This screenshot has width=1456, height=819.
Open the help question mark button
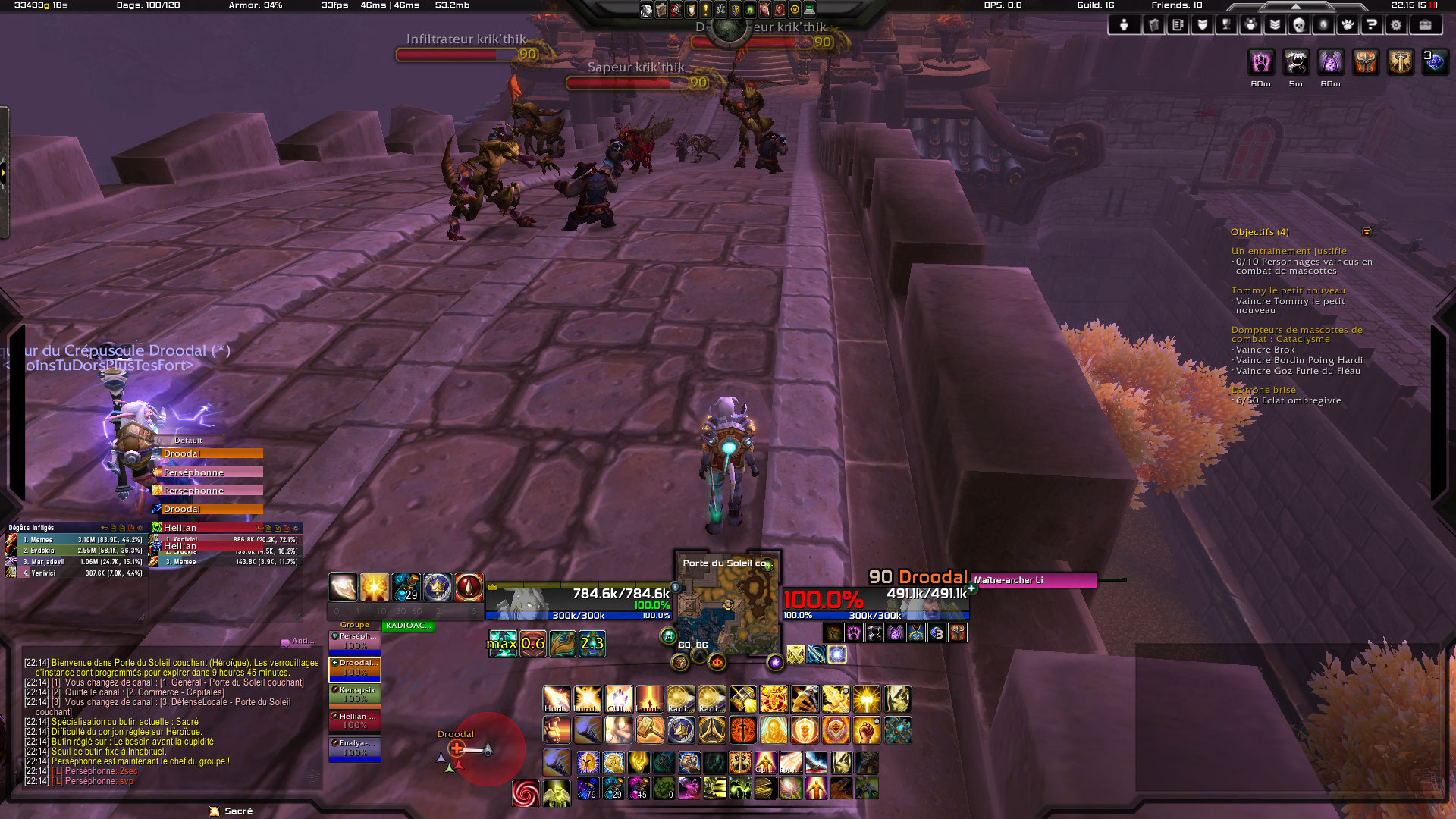click(1371, 25)
